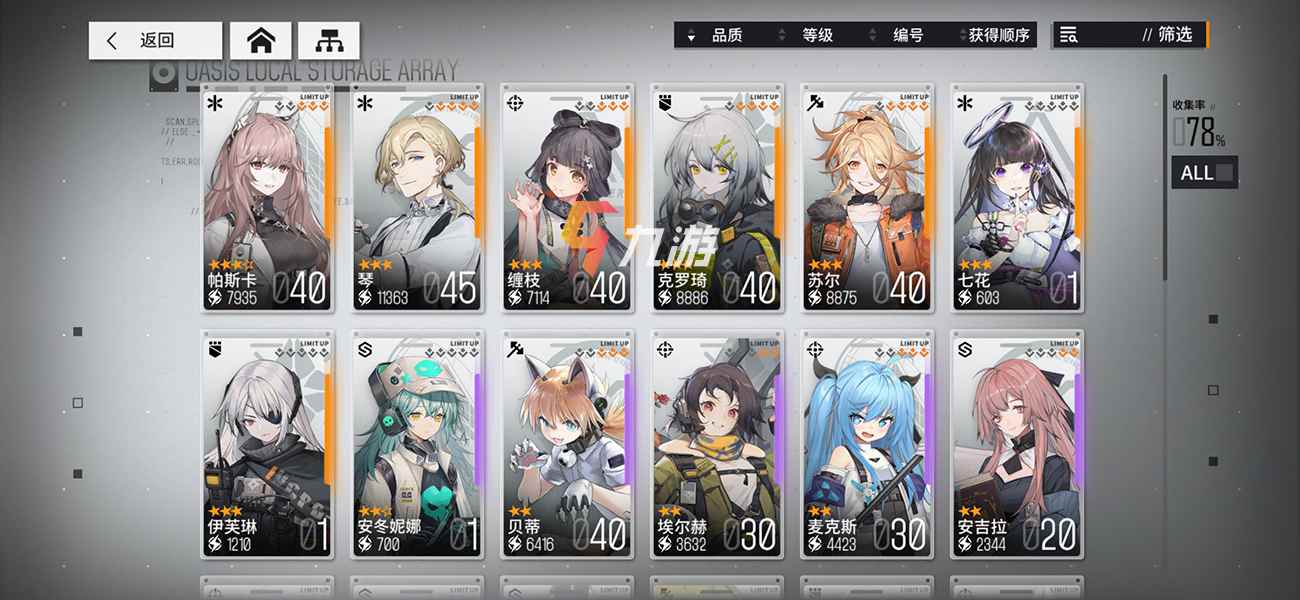Choose the 贝蒂 character card
The height and width of the screenshot is (600, 1300).
[567, 444]
